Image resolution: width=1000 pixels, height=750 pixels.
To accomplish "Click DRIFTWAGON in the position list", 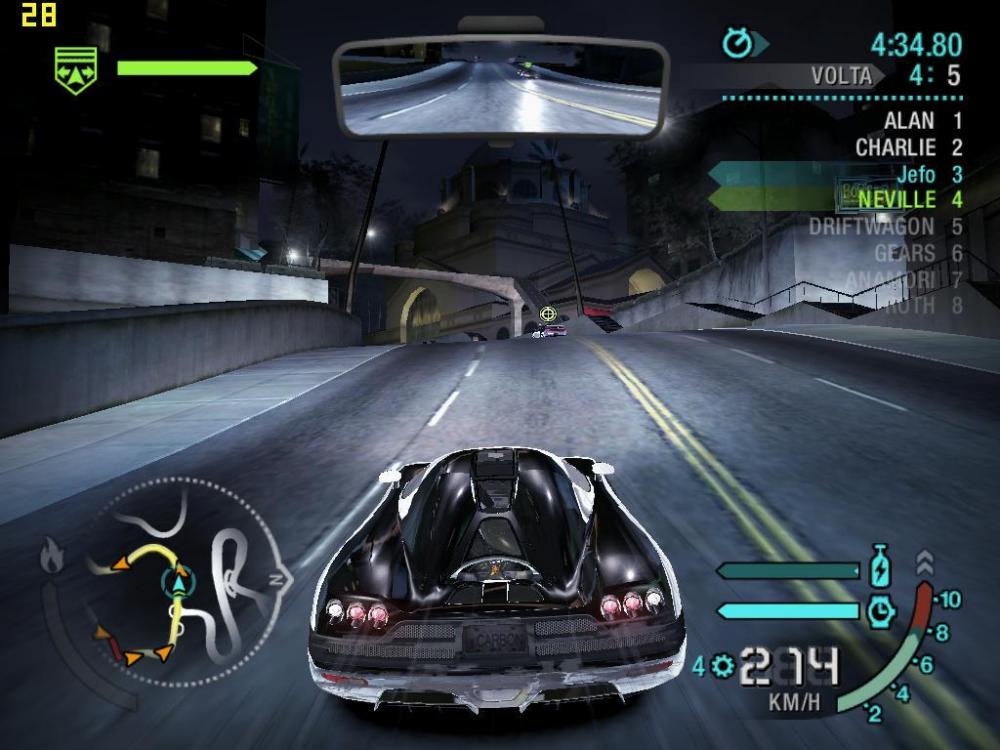I will pos(871,227).
